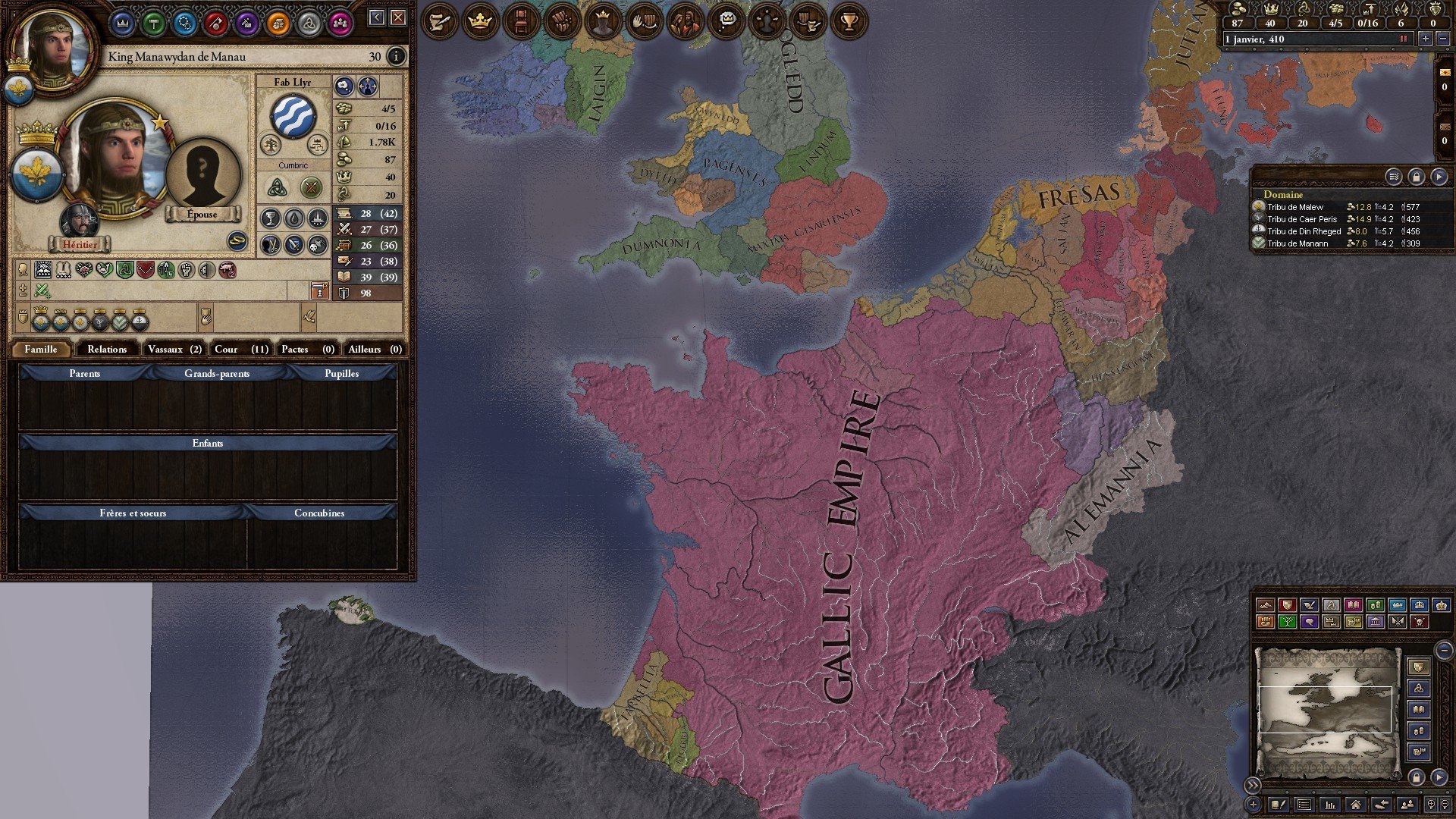Select Tribu de Din Rheged holding

point(1304,231)
